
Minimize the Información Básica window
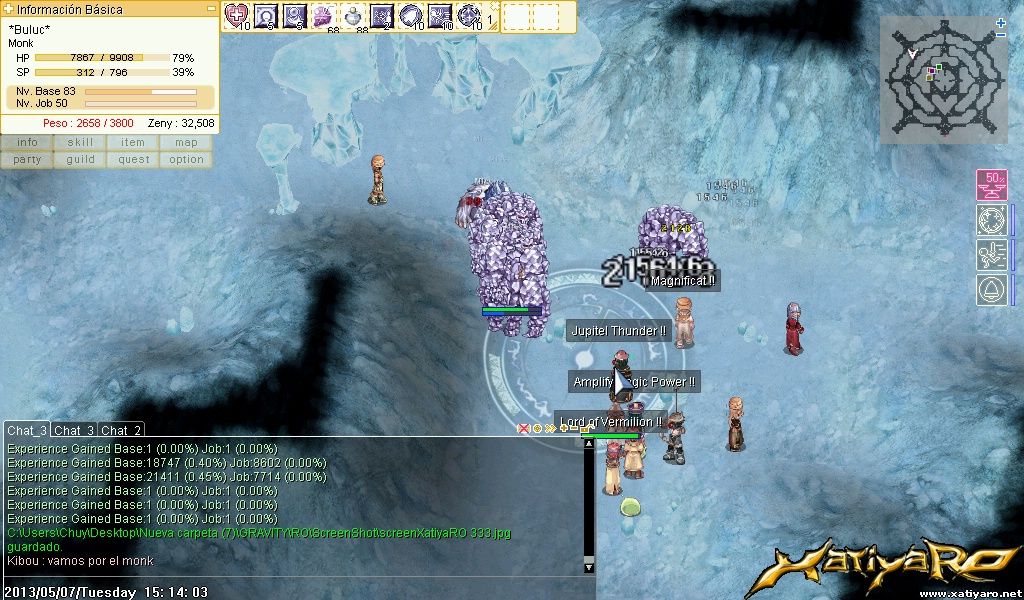211,8
